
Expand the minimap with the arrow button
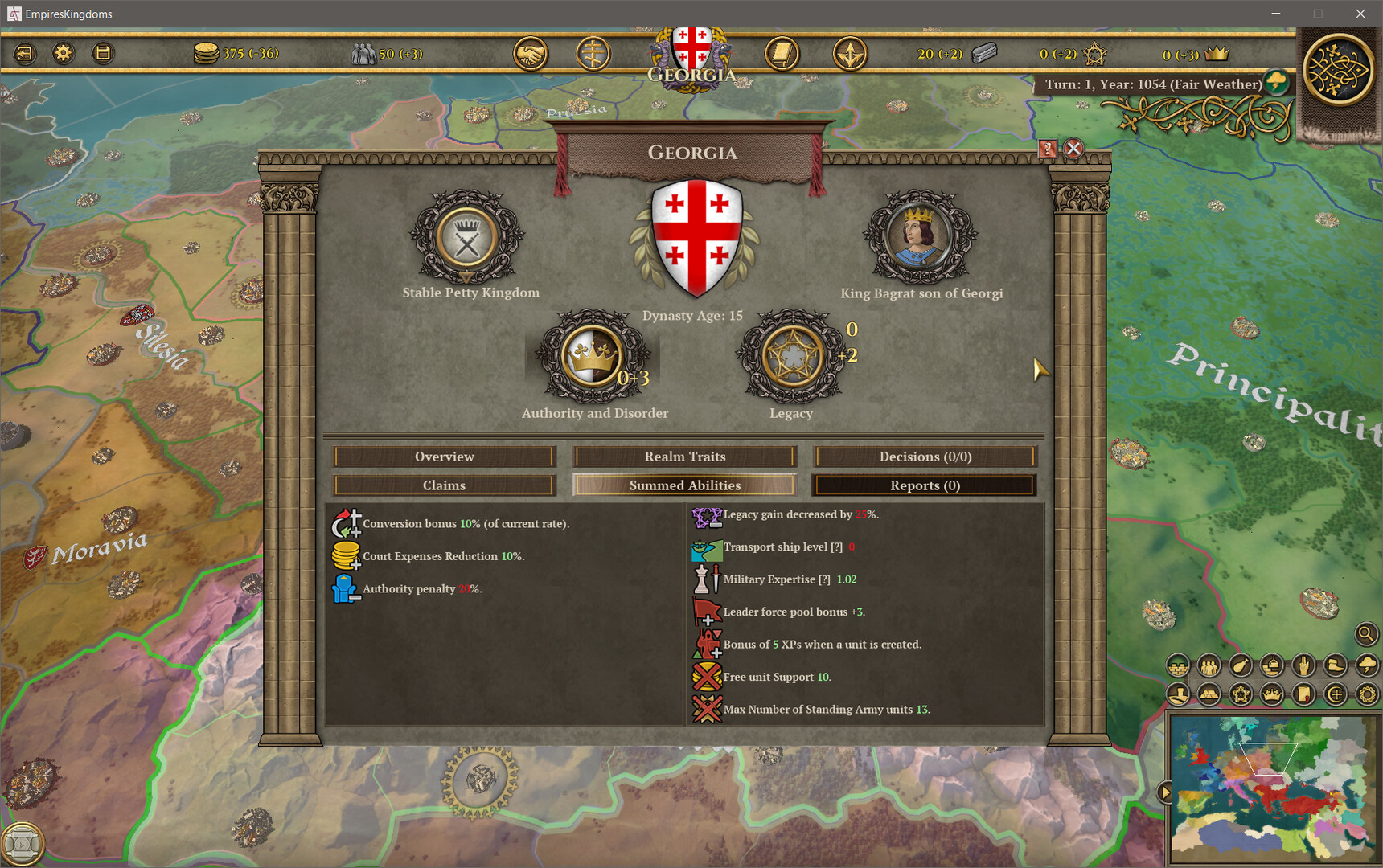[1165, 792]
